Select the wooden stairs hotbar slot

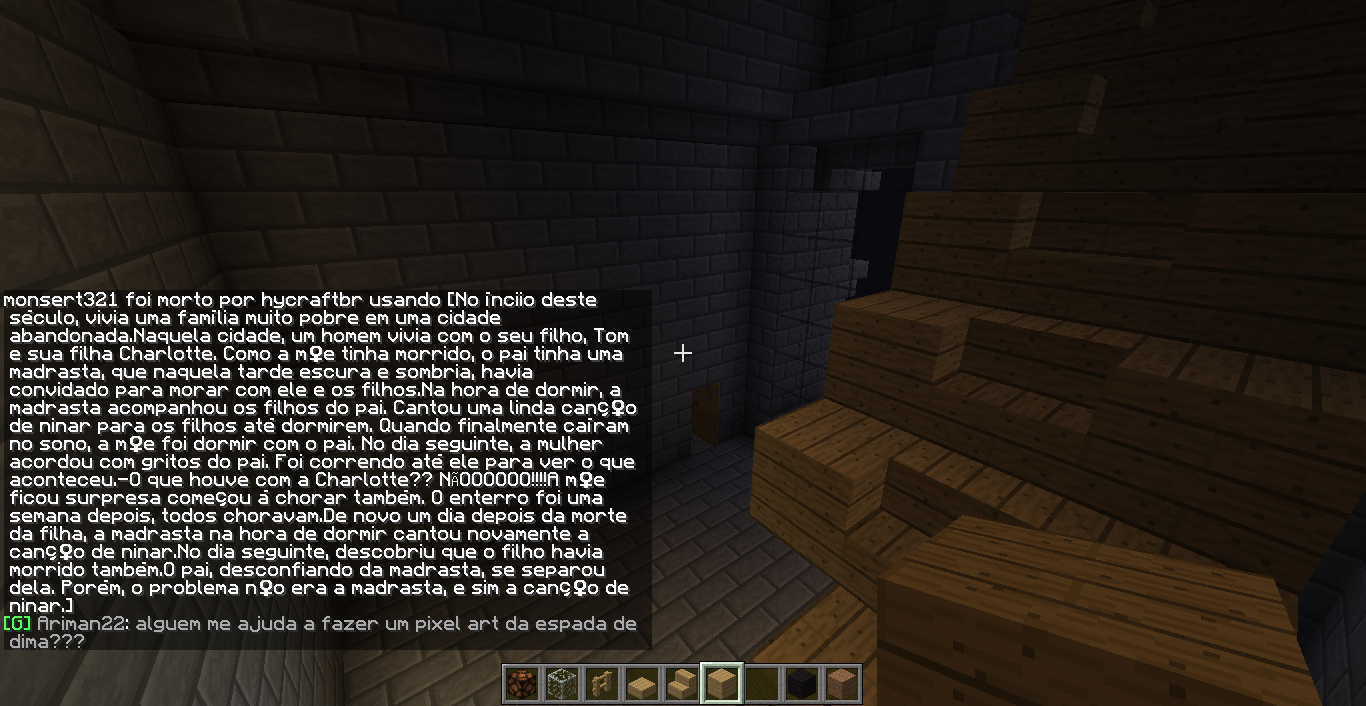[x=682, y=684]
